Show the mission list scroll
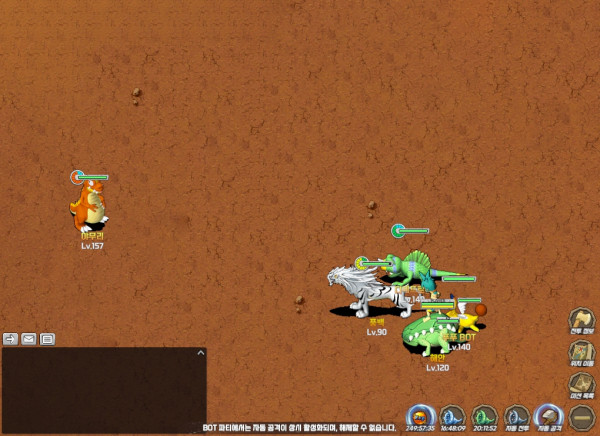Viewport: 600px width, 436px height. (x=582, y=382)
